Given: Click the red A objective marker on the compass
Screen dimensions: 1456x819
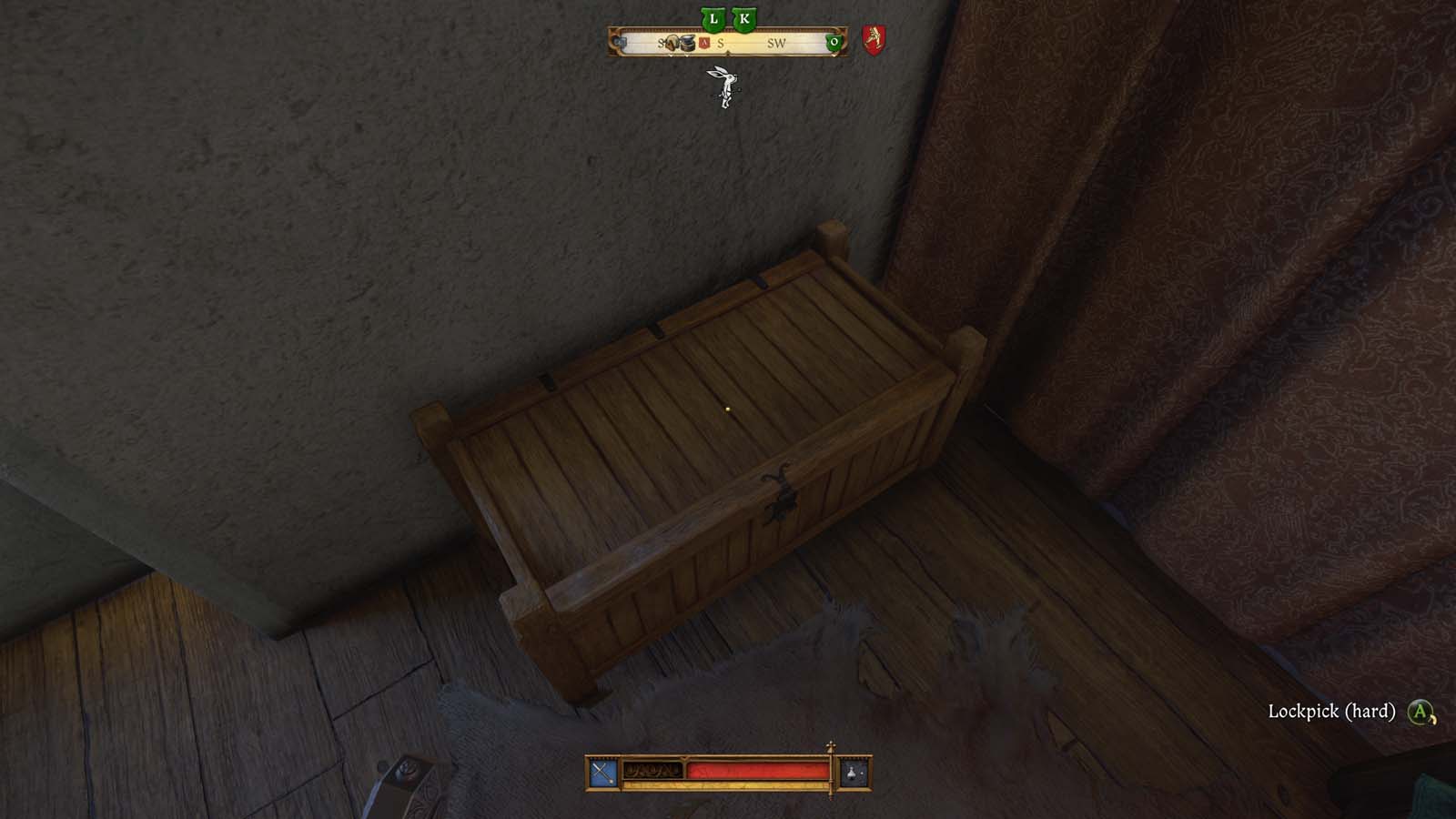Looking at the screenshot, I should point(703,42).
